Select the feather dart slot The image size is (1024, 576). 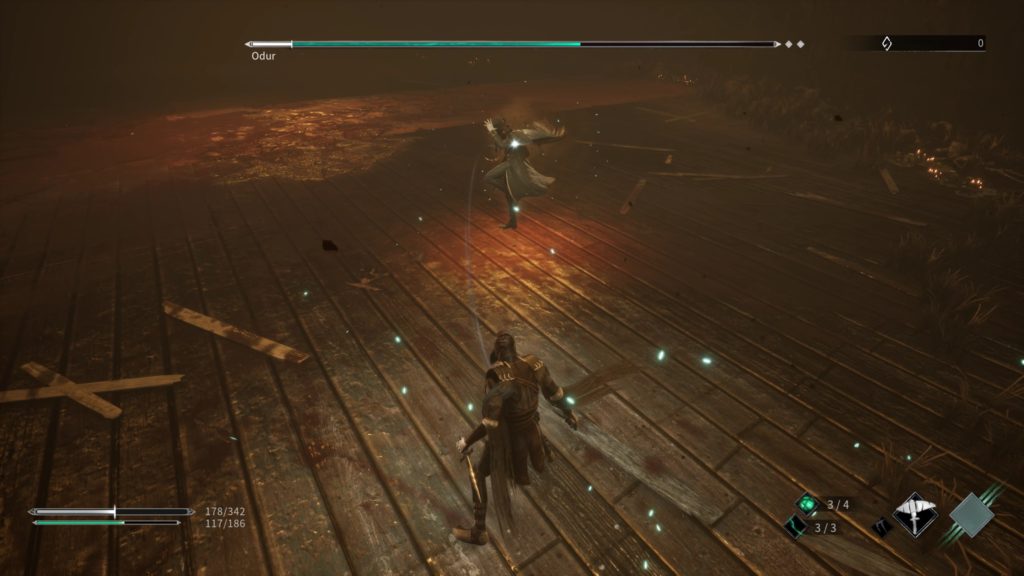click(x=795, y=527)
